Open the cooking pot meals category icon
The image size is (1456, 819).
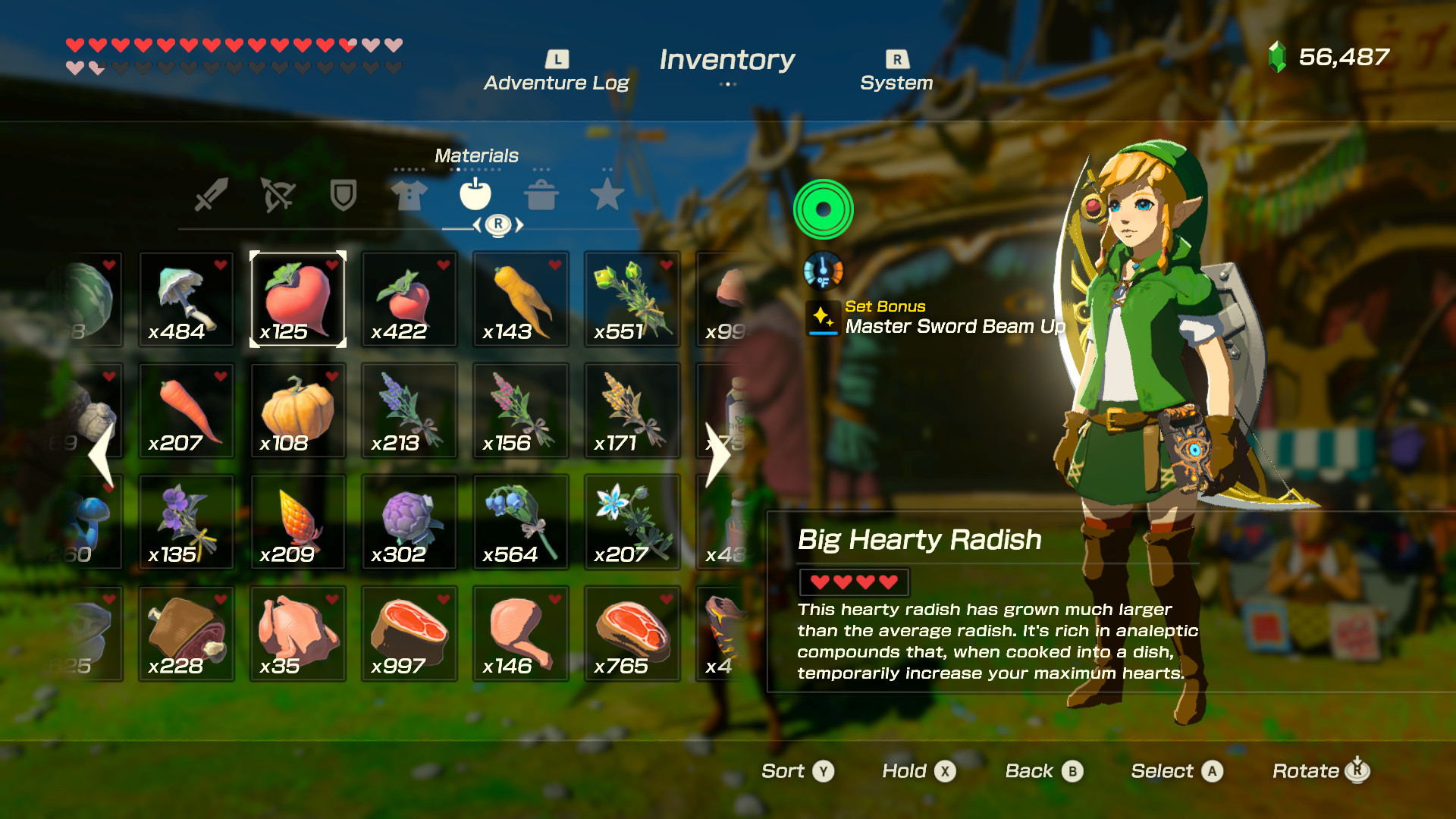click(x=543, y=195)
